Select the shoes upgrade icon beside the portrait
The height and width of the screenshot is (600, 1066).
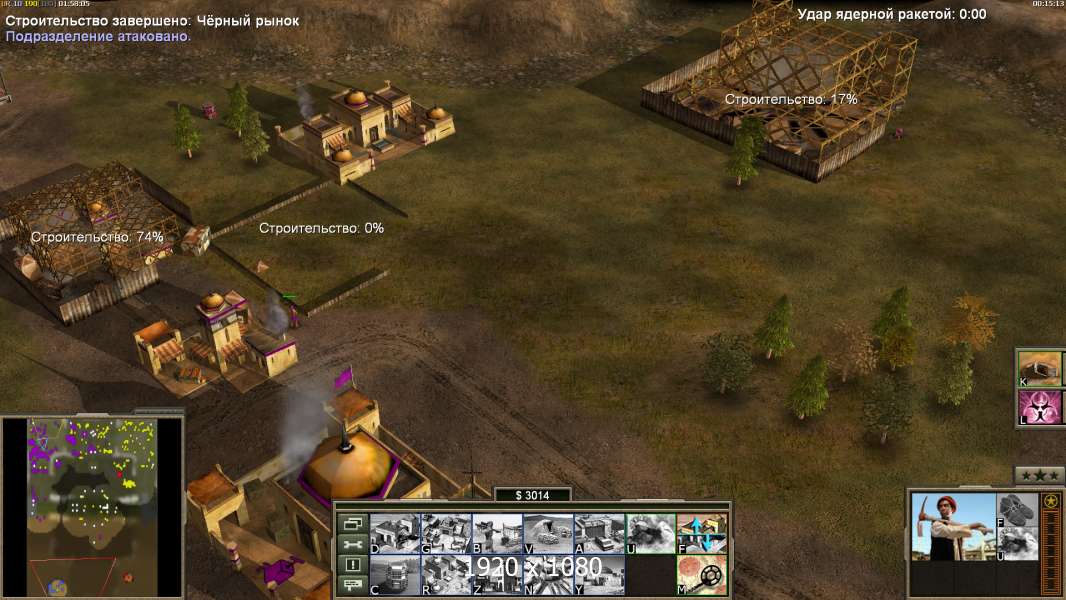point(1018,509)
